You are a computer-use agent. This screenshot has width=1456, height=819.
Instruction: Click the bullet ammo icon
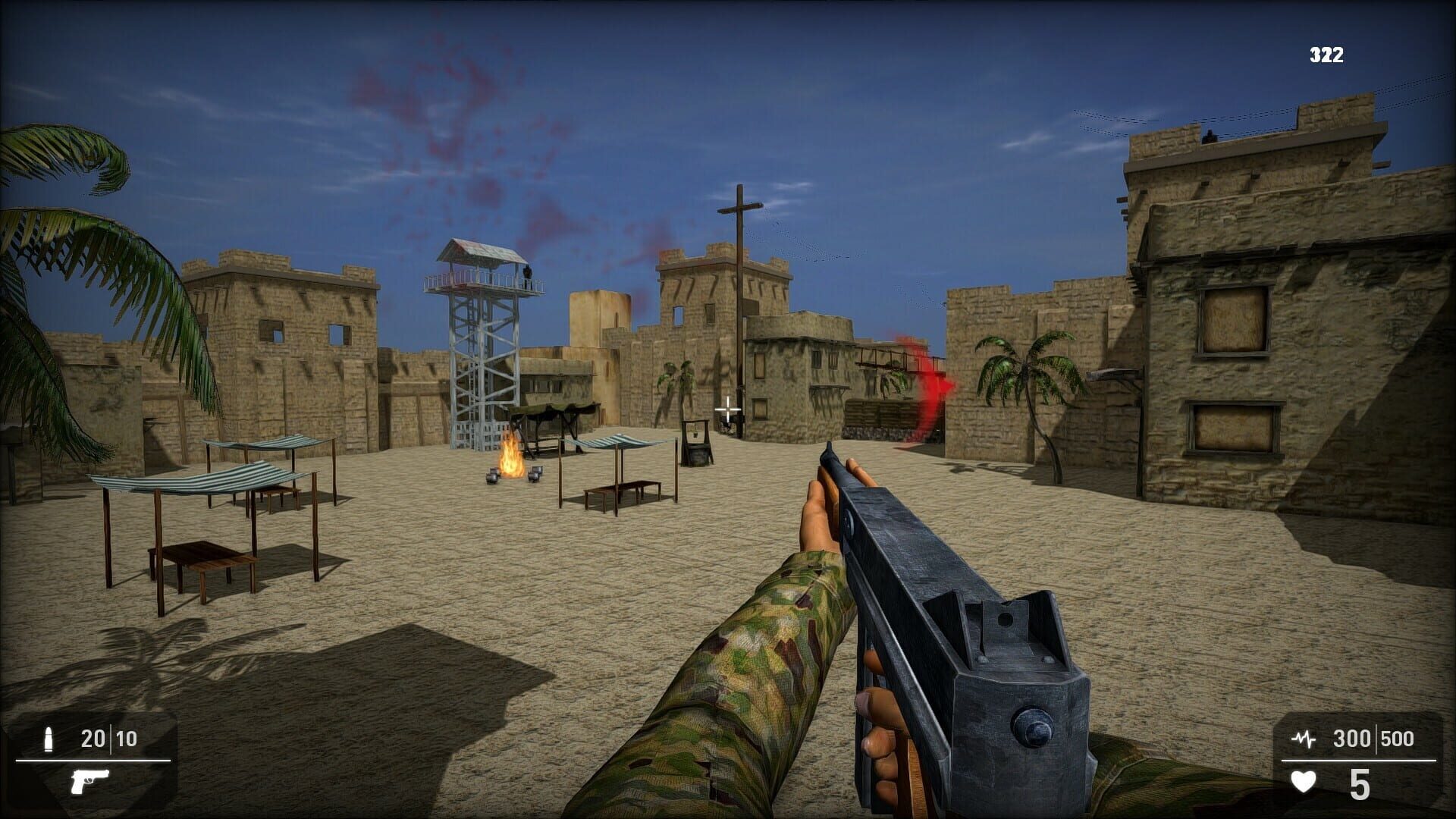(49, 739)
